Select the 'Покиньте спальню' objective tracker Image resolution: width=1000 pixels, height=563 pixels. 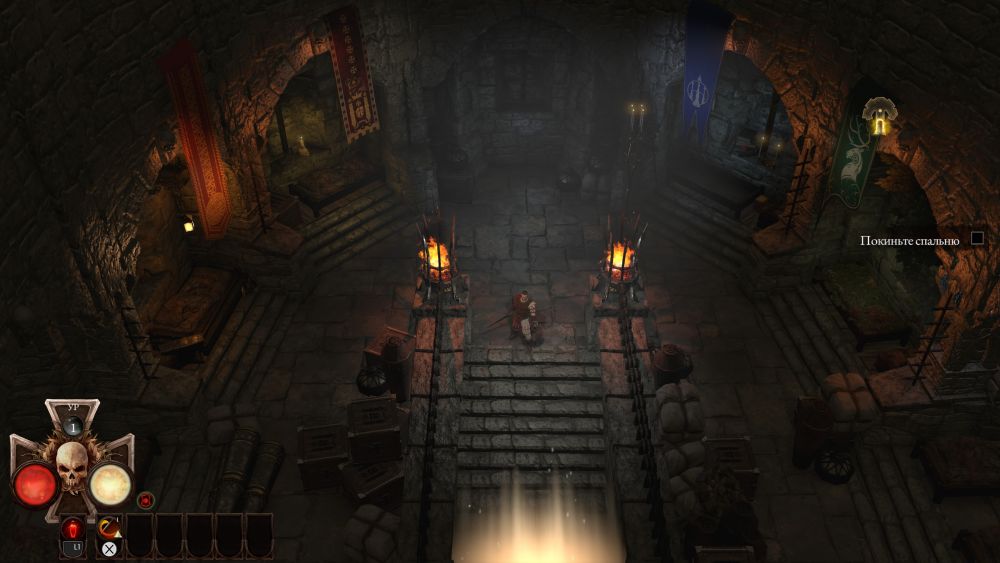point(910,240)
